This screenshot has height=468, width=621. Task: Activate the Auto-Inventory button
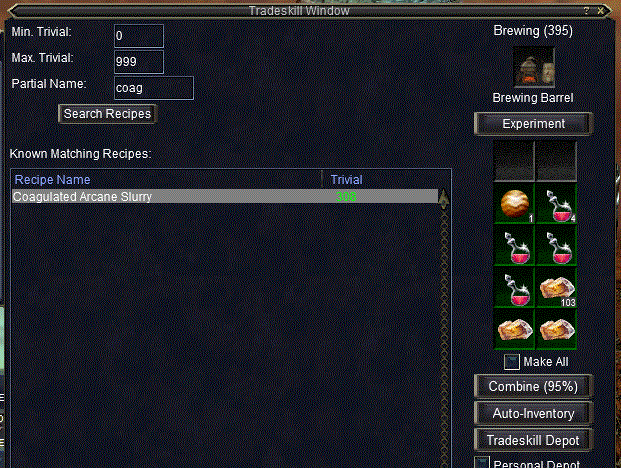pos(533,413)
